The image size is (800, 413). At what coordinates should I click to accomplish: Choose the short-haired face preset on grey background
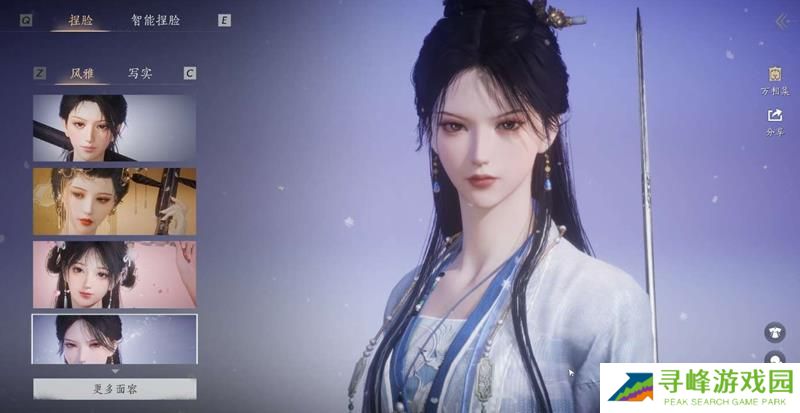click(x=114, y=128)
